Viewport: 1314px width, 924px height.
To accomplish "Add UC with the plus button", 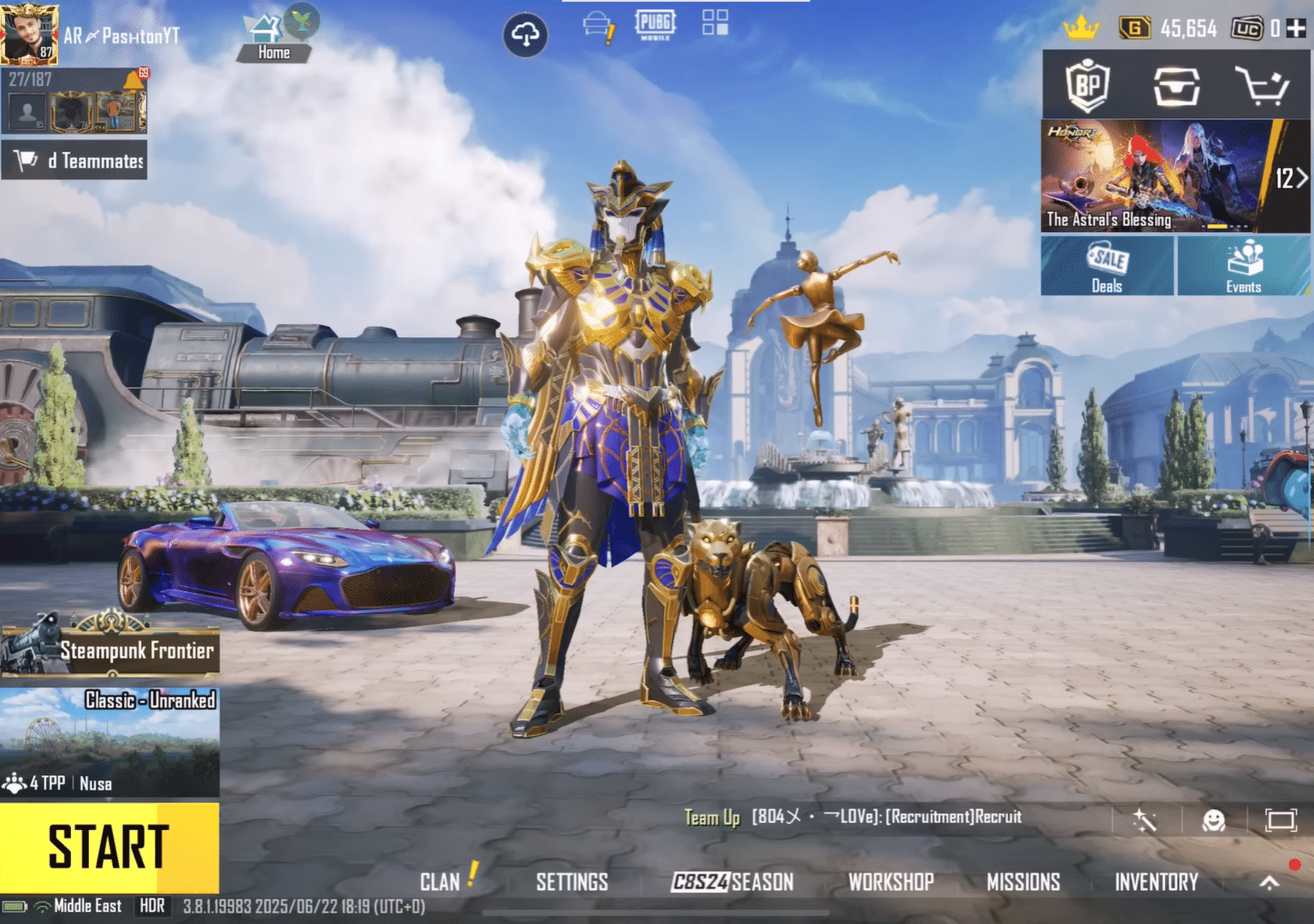I will tap(1296, 29).
